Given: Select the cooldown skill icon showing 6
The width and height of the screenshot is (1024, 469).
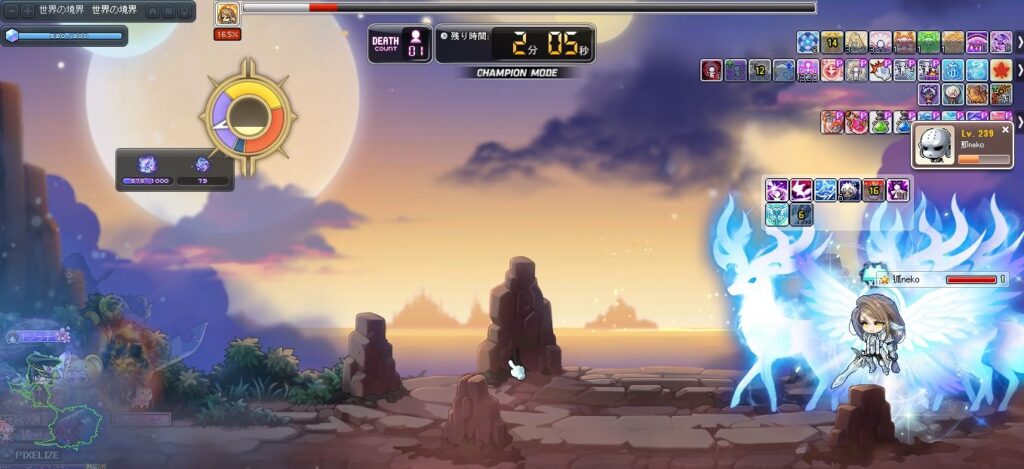Looking at the screenshot, I should (801, 214).
